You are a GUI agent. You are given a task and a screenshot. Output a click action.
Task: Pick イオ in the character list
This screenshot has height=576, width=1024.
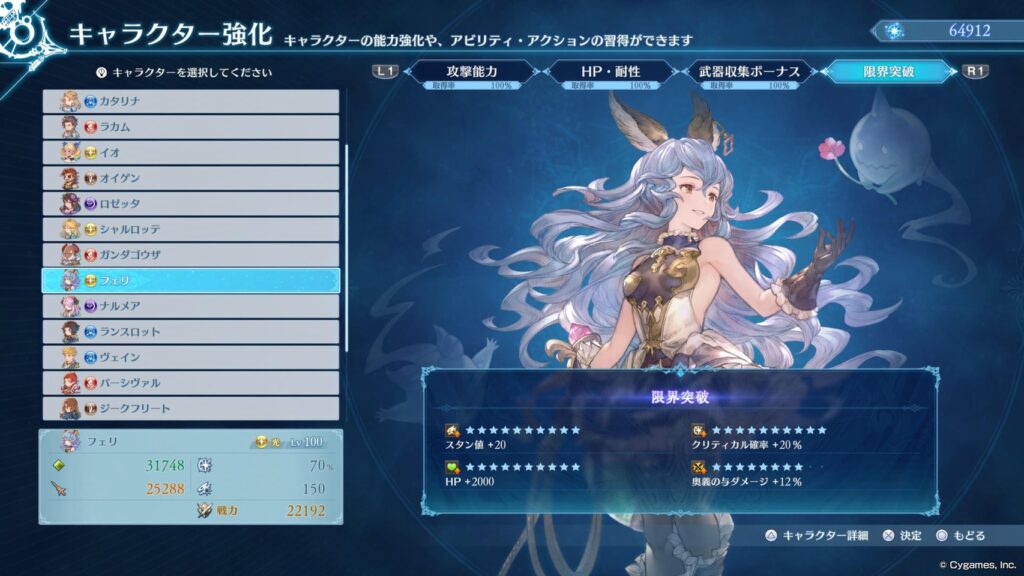(190, 152)
